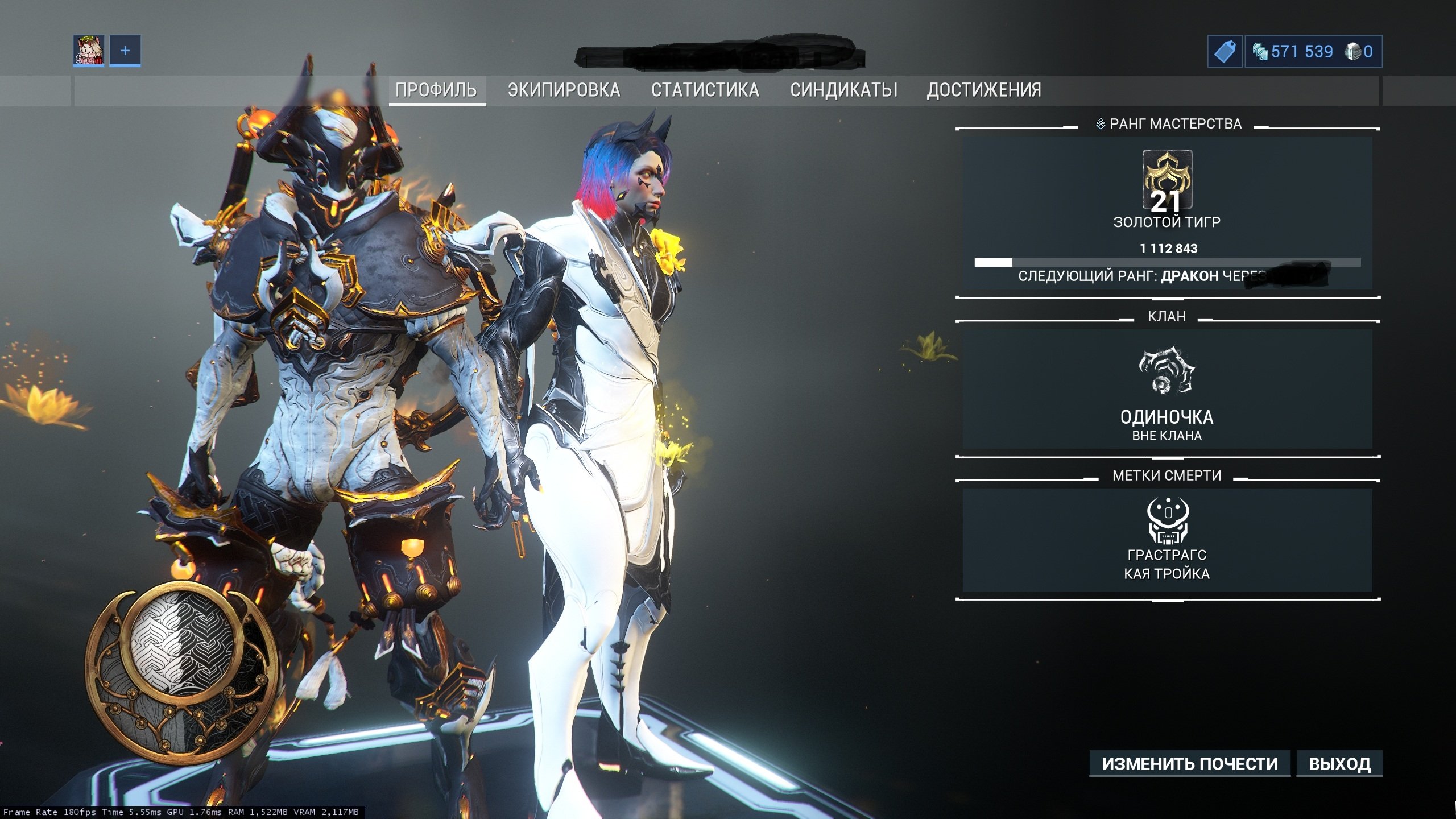Viewport: 1456px width, 819px height.
Task: Open the Экипировка tab
Action: [564, 90]
